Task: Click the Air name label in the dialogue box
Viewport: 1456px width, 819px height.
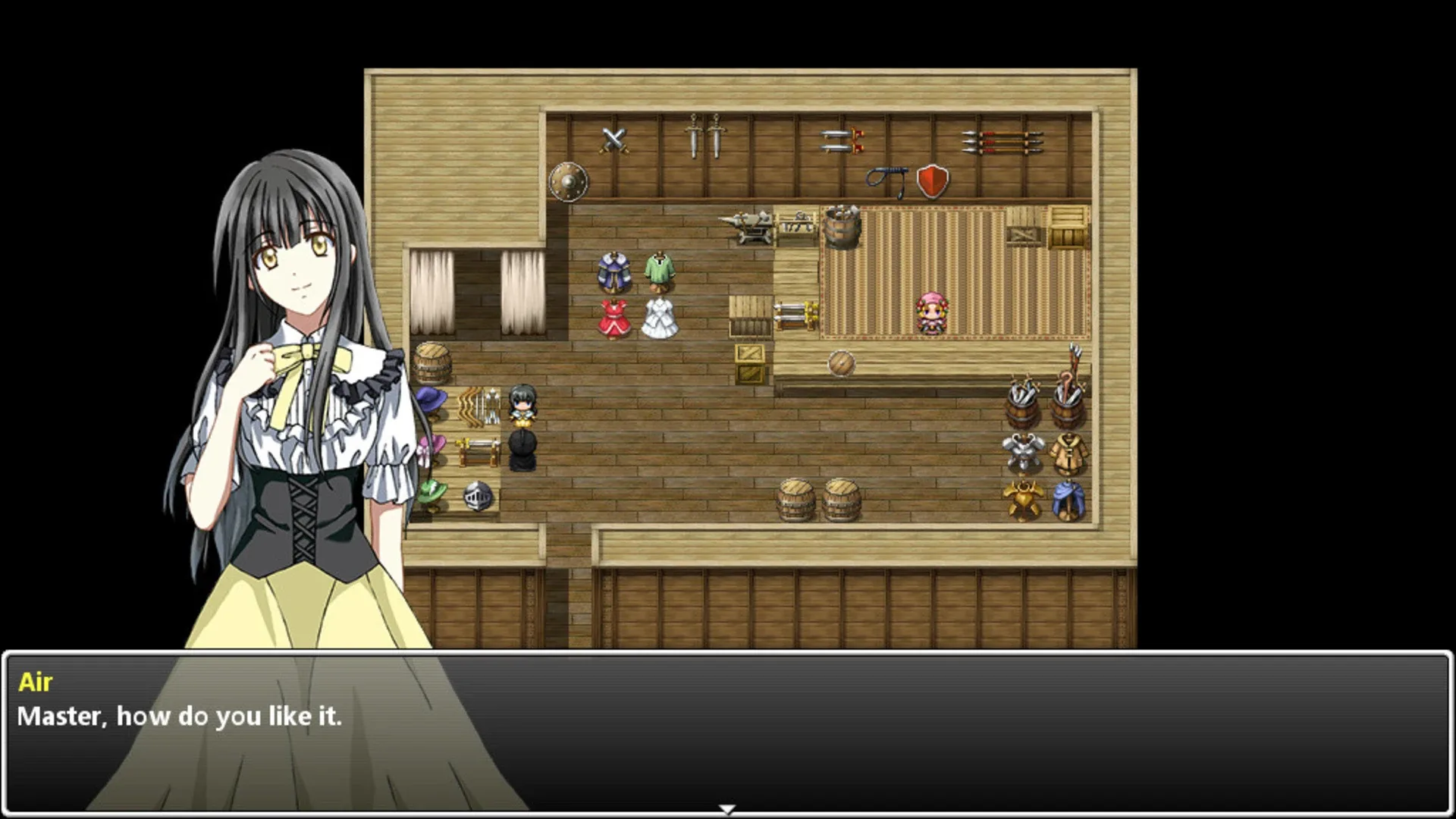Action: (x=37, y=681)
